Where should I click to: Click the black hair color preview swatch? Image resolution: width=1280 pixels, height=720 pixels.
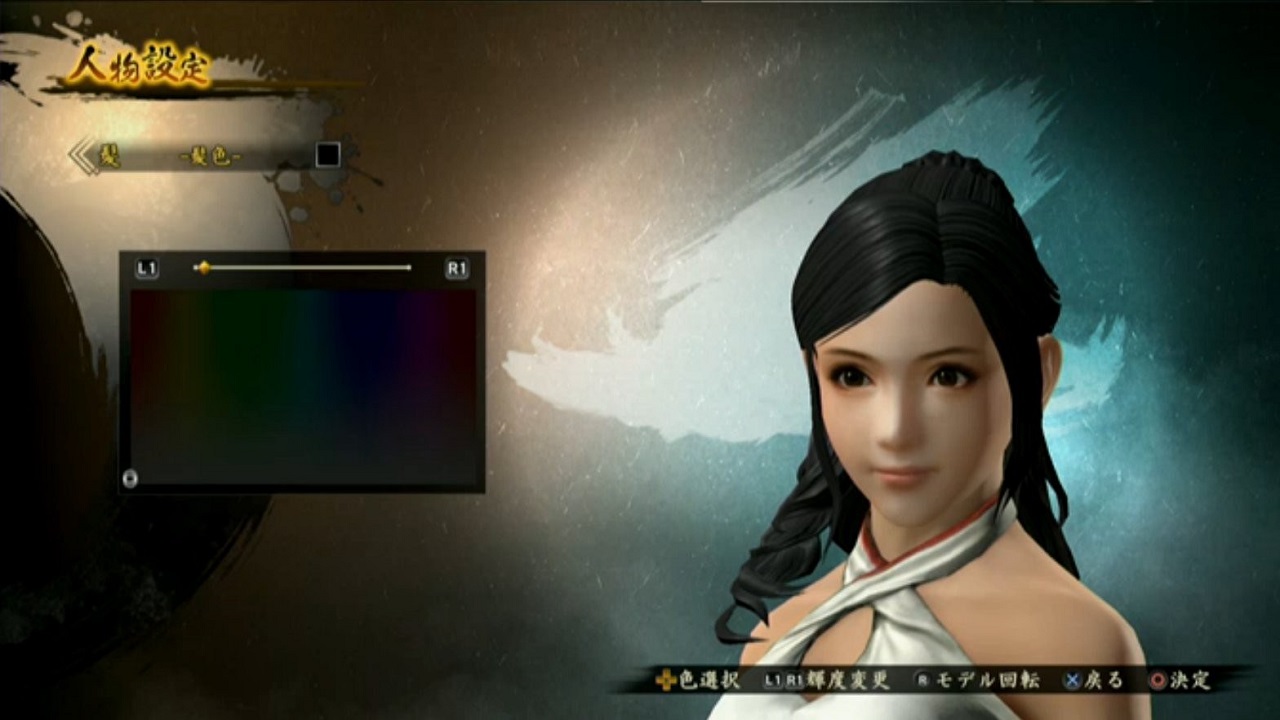click(328, 154)
